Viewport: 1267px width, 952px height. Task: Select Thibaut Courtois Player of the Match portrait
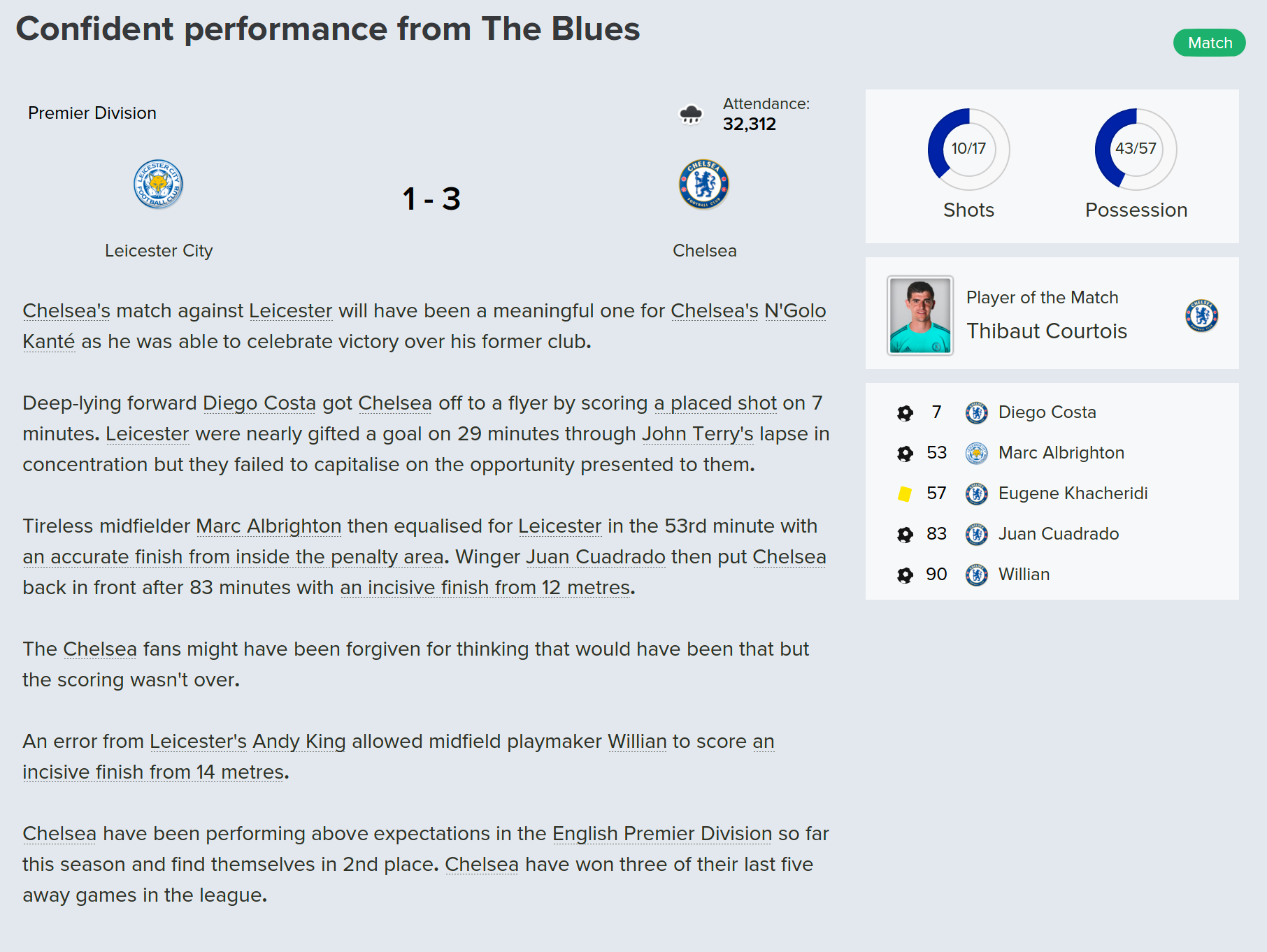[x=919, y=315]
